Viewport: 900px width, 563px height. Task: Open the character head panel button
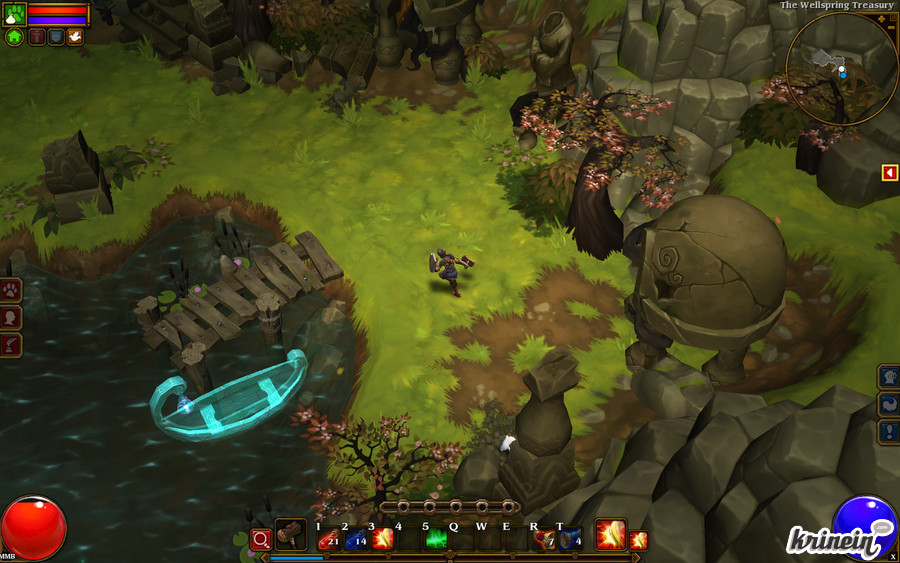click(x=11, y=318)
